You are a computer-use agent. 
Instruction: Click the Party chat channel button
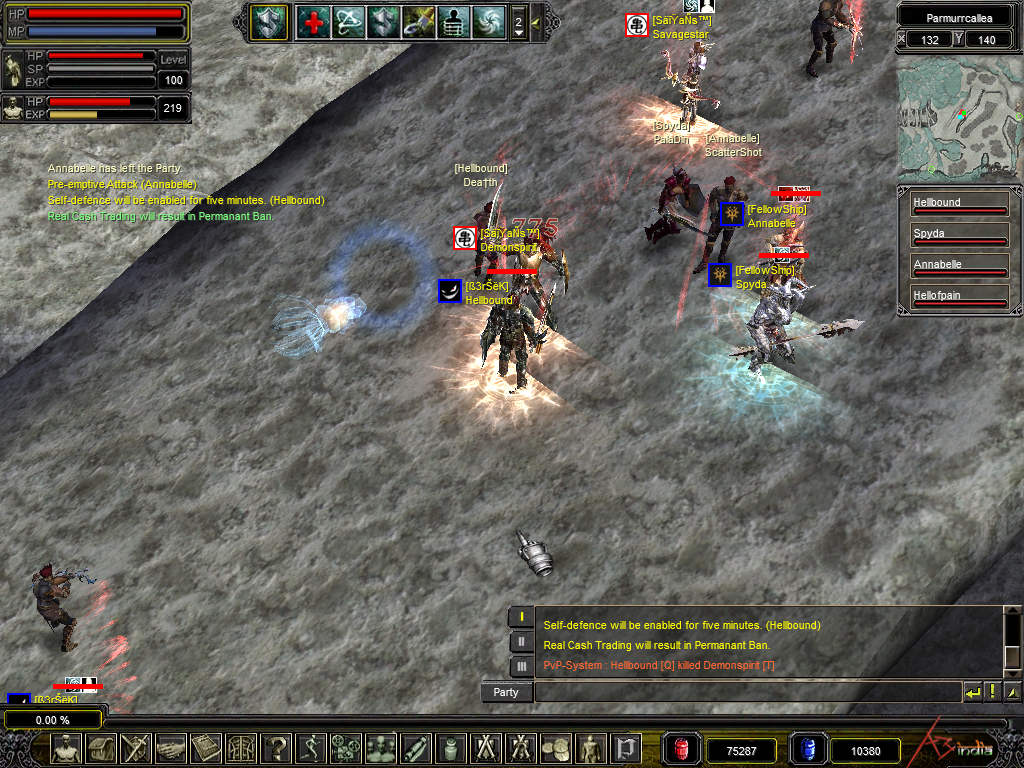506,692
